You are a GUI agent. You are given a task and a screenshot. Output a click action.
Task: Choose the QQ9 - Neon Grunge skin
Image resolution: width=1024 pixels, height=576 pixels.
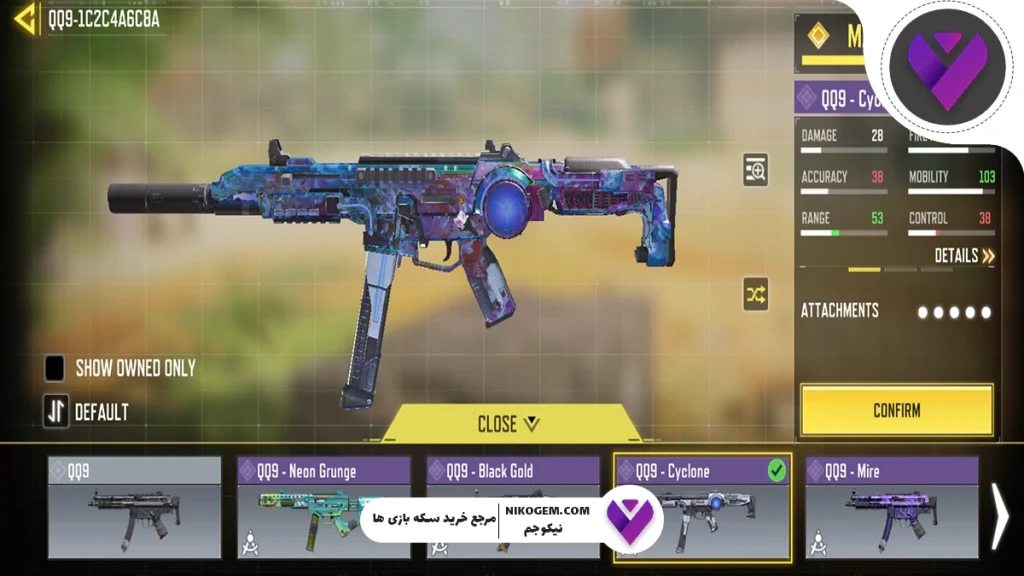pos(323,507)
